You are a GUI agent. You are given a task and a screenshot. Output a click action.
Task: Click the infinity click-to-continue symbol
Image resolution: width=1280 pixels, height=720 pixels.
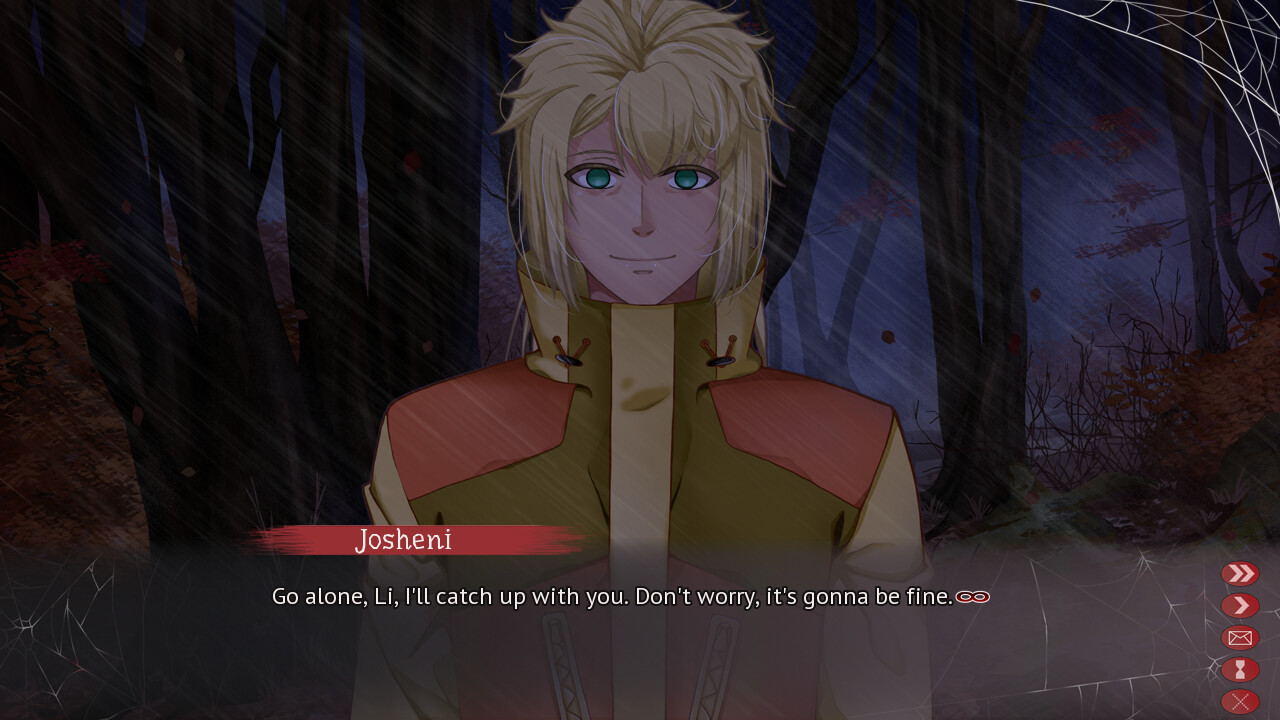click(x=972, y=596)
